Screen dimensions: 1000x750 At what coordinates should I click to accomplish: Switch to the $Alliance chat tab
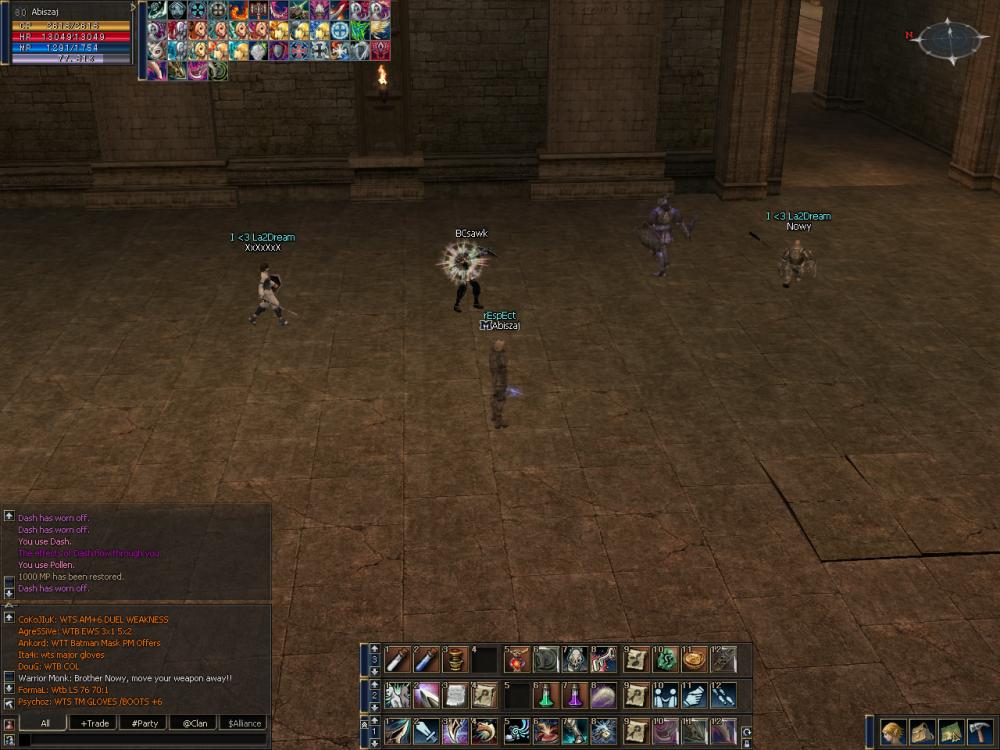pyautogui.click(x=244, y=723)
